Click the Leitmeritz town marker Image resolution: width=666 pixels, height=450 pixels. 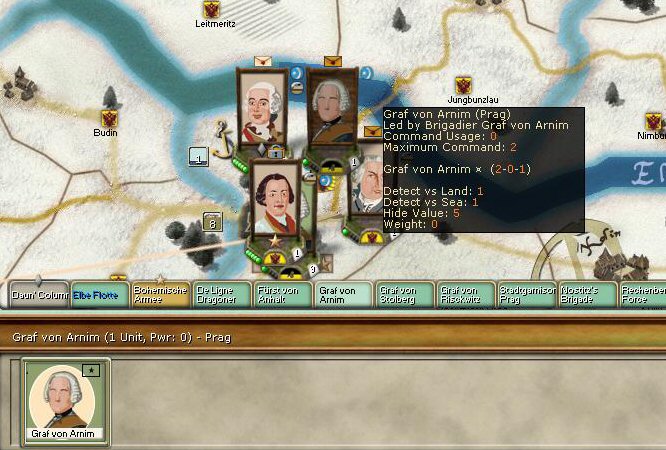point(211,9)
